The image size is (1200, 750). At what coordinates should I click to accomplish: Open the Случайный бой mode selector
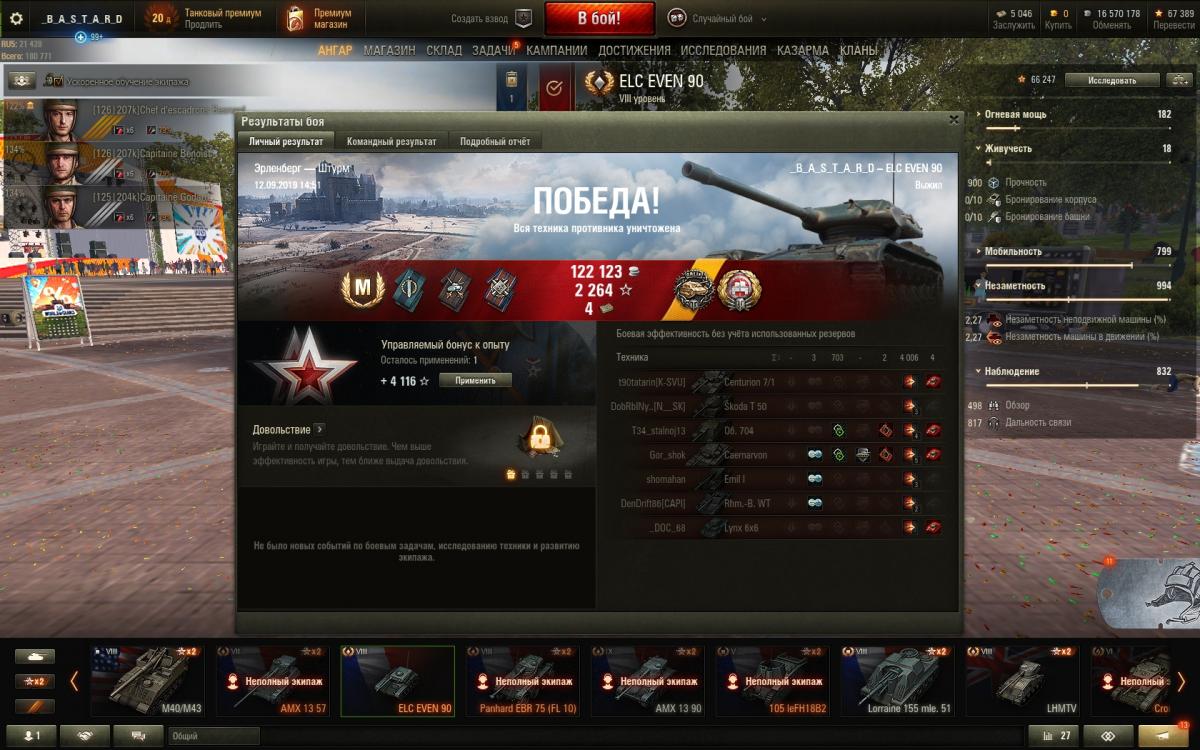[711, 18]
